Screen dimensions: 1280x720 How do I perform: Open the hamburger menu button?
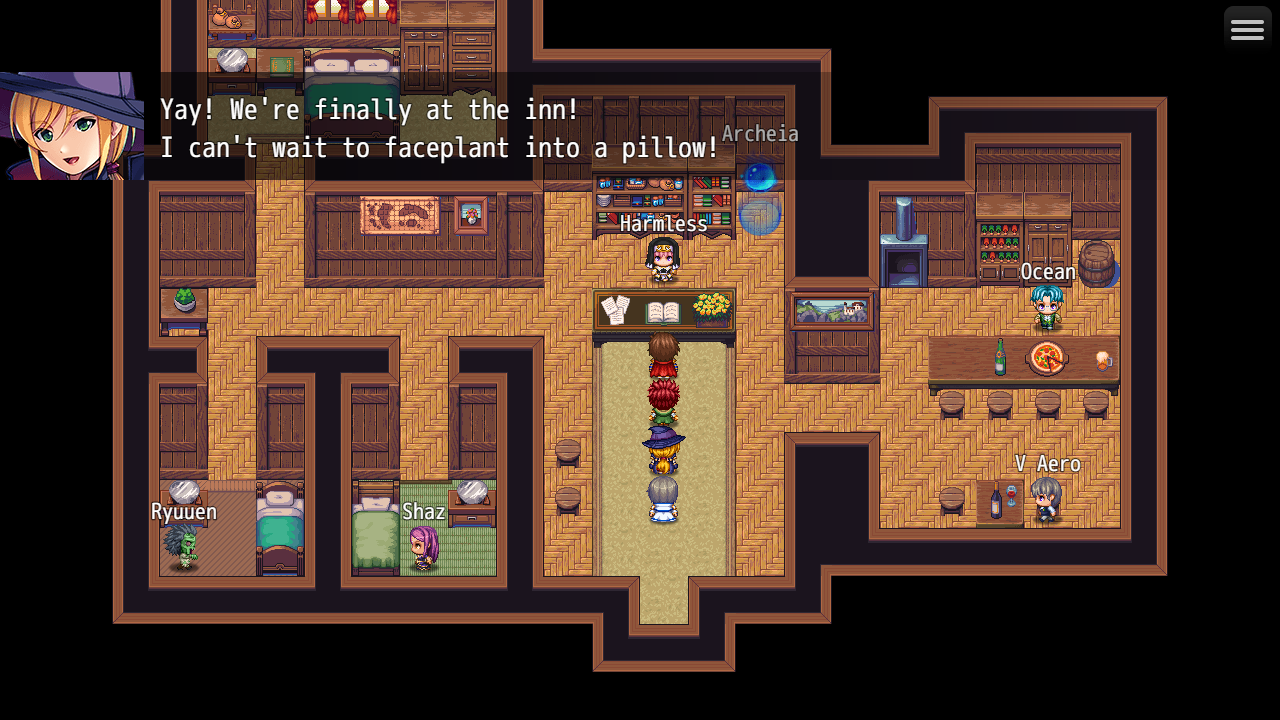coord(1247,30)
